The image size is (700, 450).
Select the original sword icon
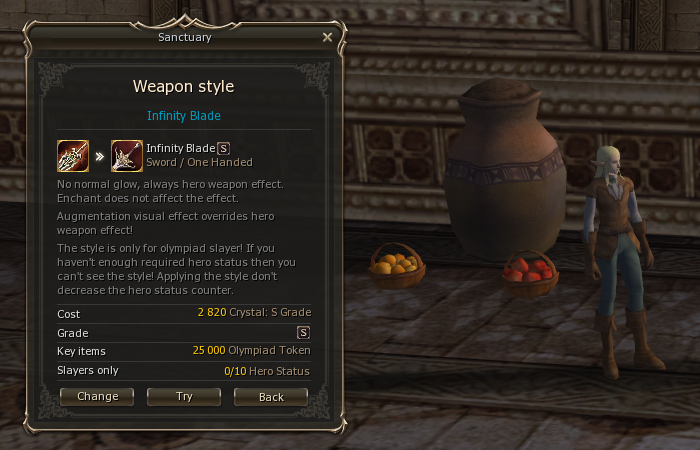(x=73, y=156)
